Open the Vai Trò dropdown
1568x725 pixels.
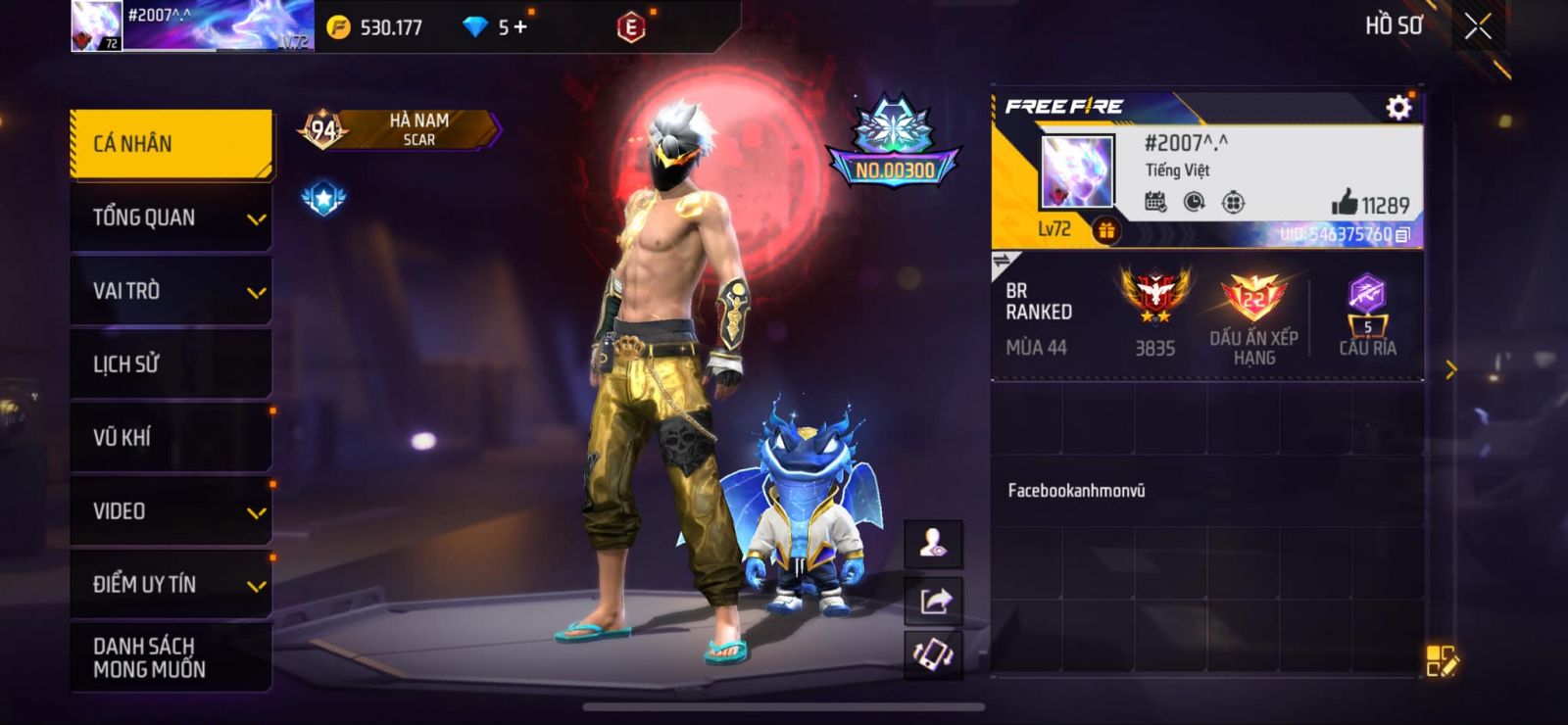171,291
